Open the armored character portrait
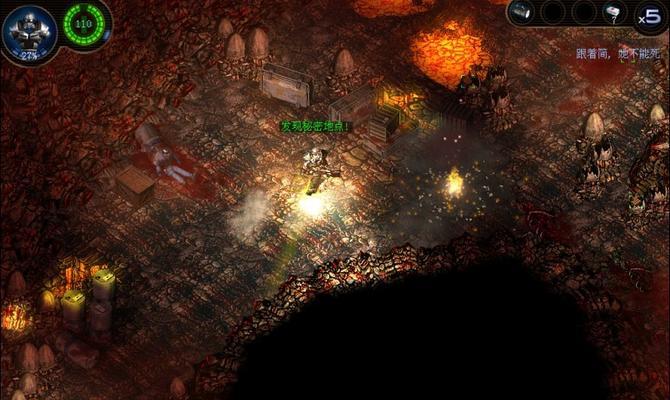Viewport: 670px width, 400px height. click(28, 27)
